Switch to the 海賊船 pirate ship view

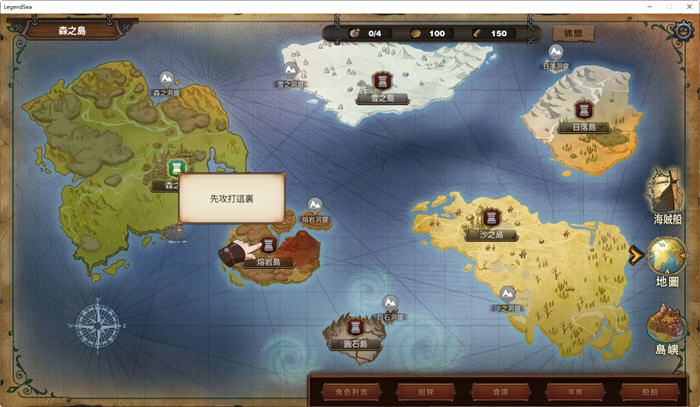[x=667, y=194]
